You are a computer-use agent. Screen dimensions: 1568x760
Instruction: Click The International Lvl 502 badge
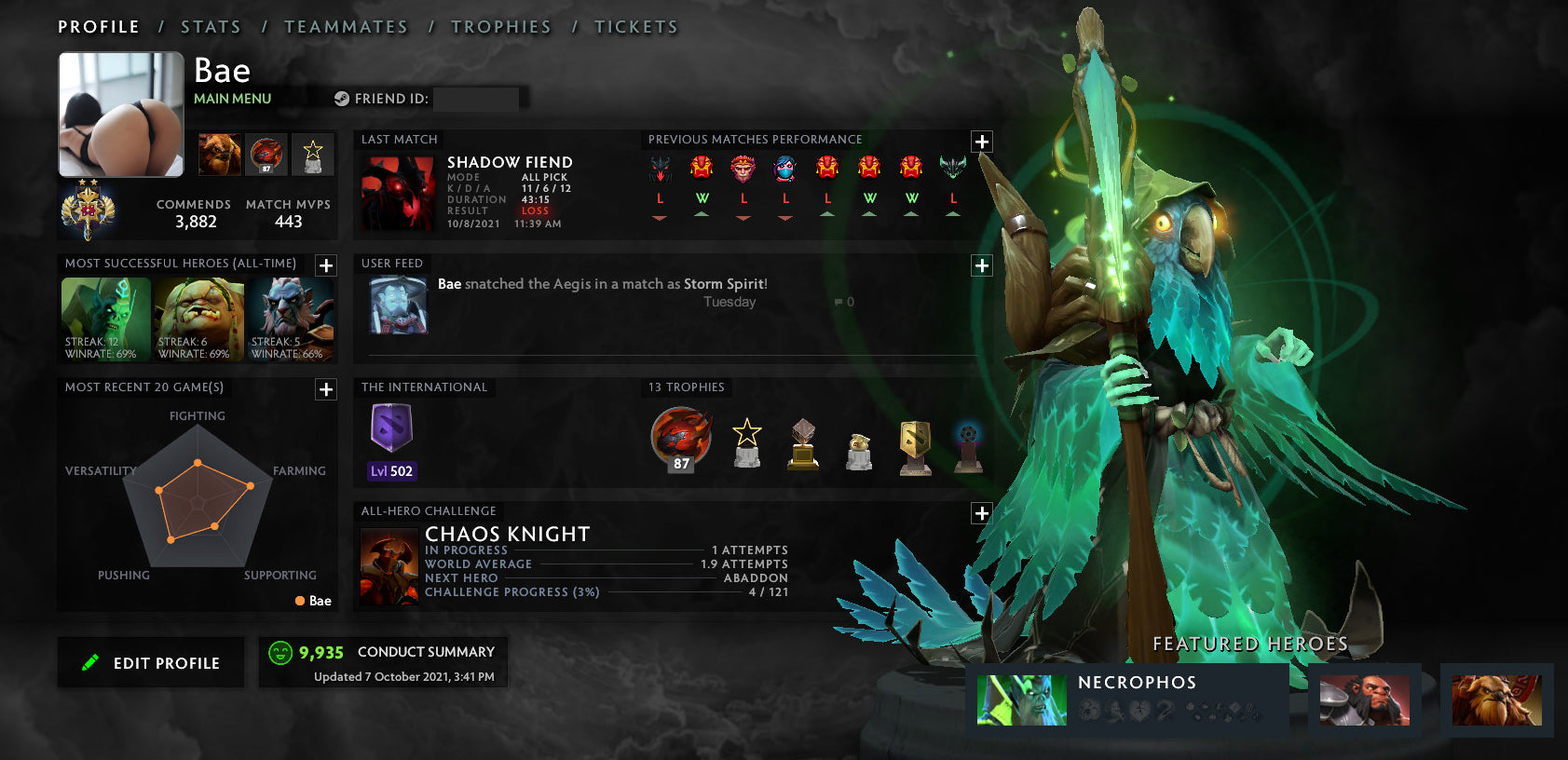tap(391, 433)
